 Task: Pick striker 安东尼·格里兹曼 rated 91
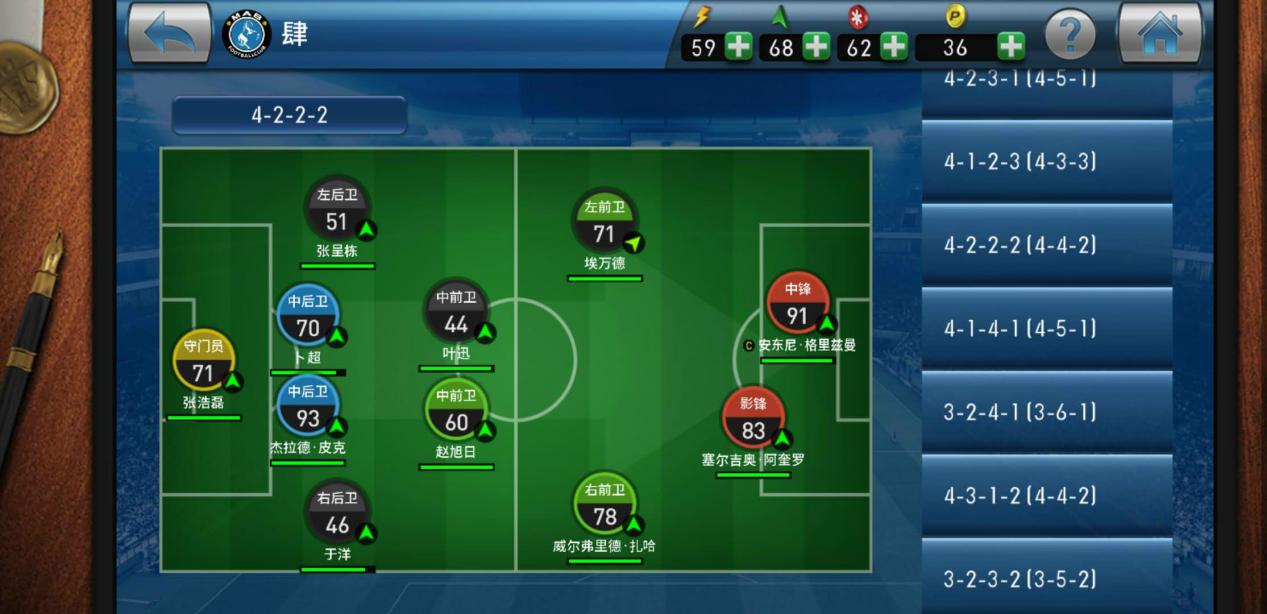(798, 305)
